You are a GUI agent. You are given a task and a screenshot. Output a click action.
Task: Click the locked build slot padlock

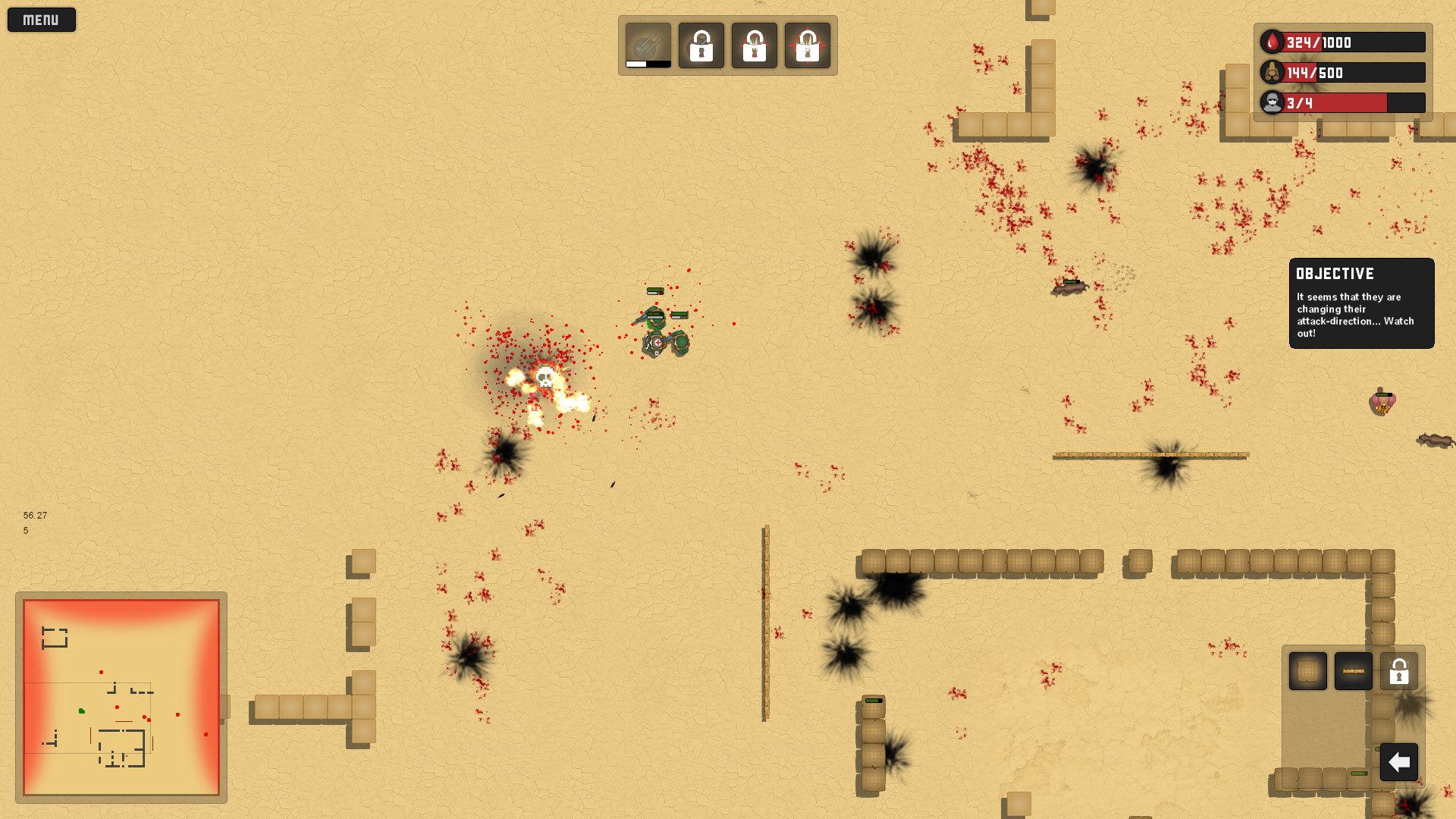[1399, 670]
